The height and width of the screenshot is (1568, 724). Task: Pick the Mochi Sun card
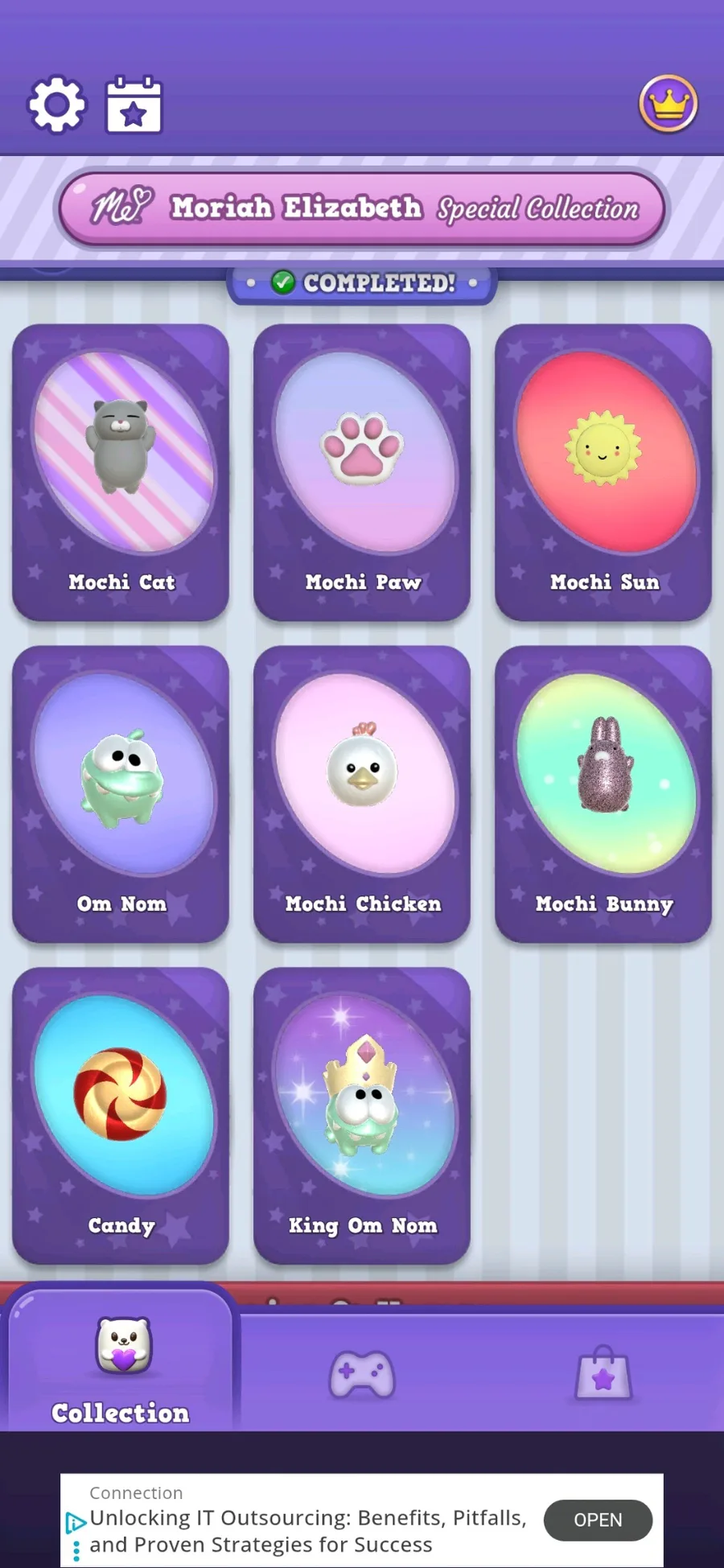tap(603, 472)
